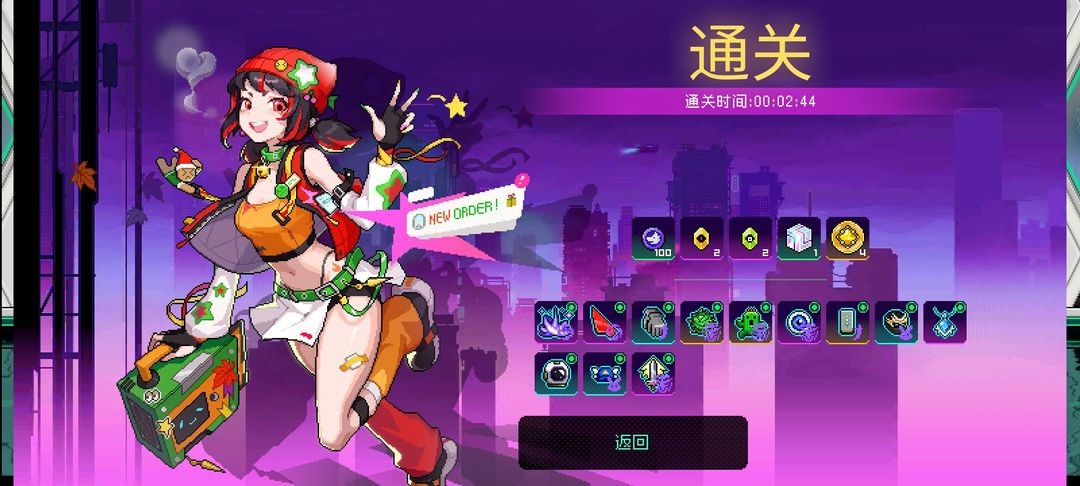Inspect the purple crystal wings item

tap(556, 322)
